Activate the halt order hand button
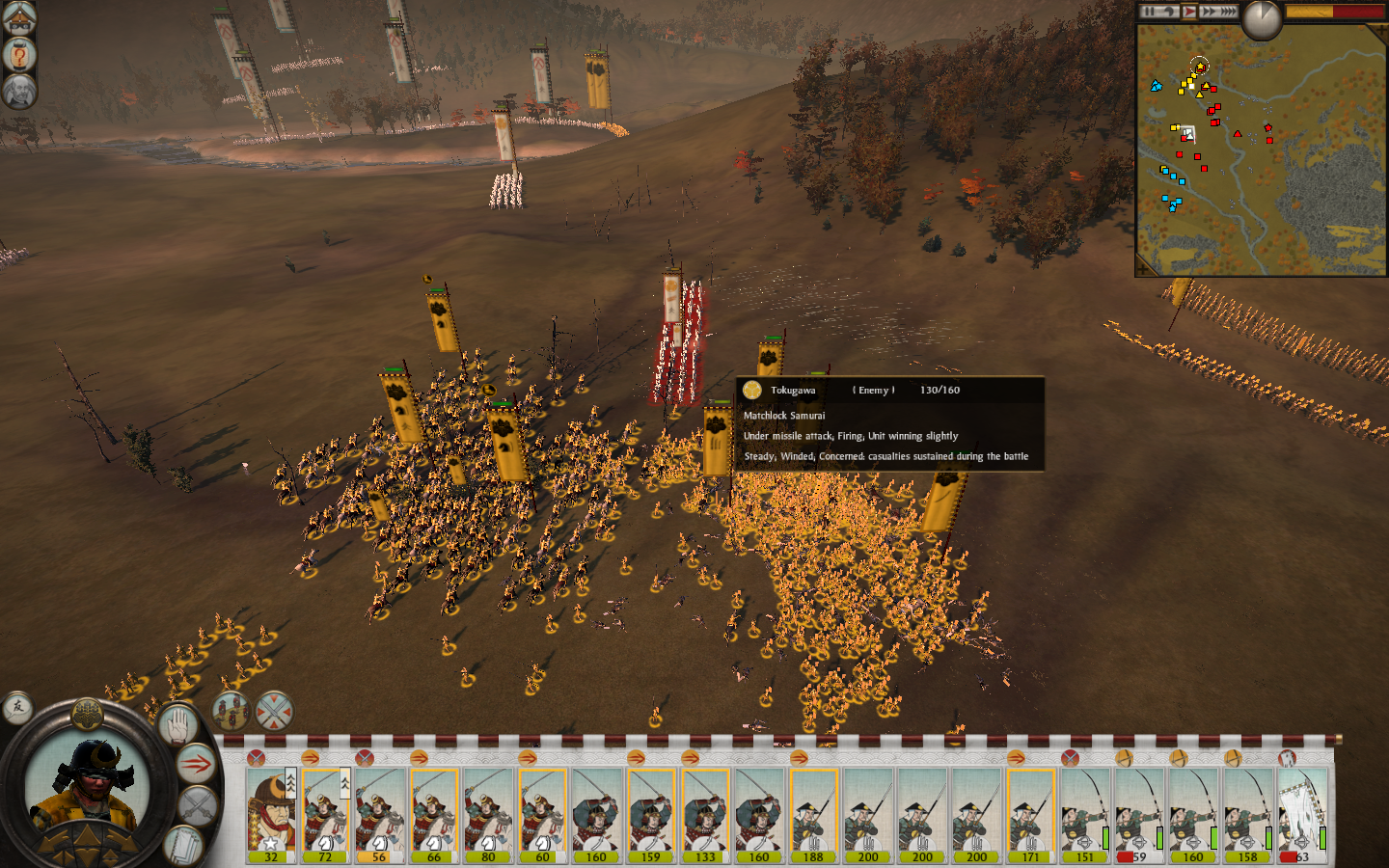This screenshot has height=868, width=1389. [x=177, y=724]
